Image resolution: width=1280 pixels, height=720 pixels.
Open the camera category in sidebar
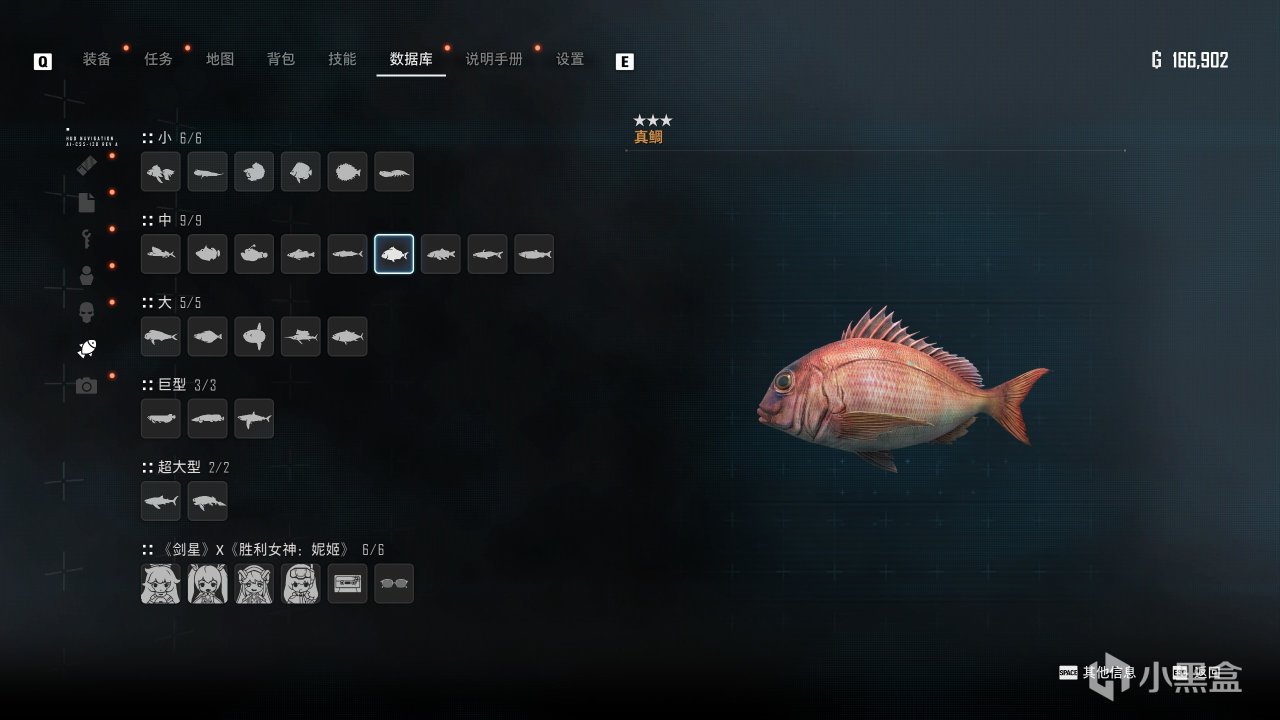[87, 385]
